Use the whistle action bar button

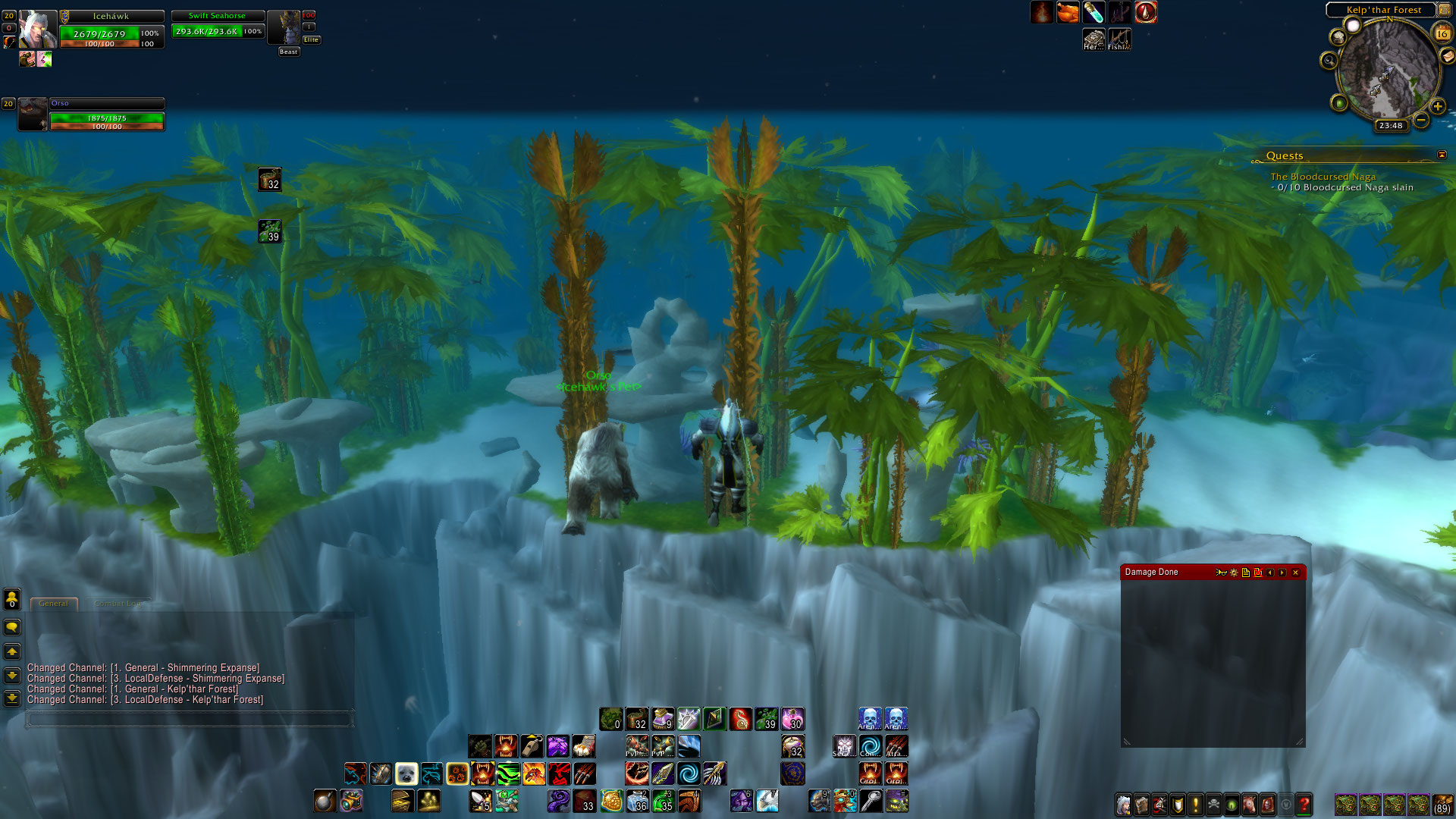532,746
